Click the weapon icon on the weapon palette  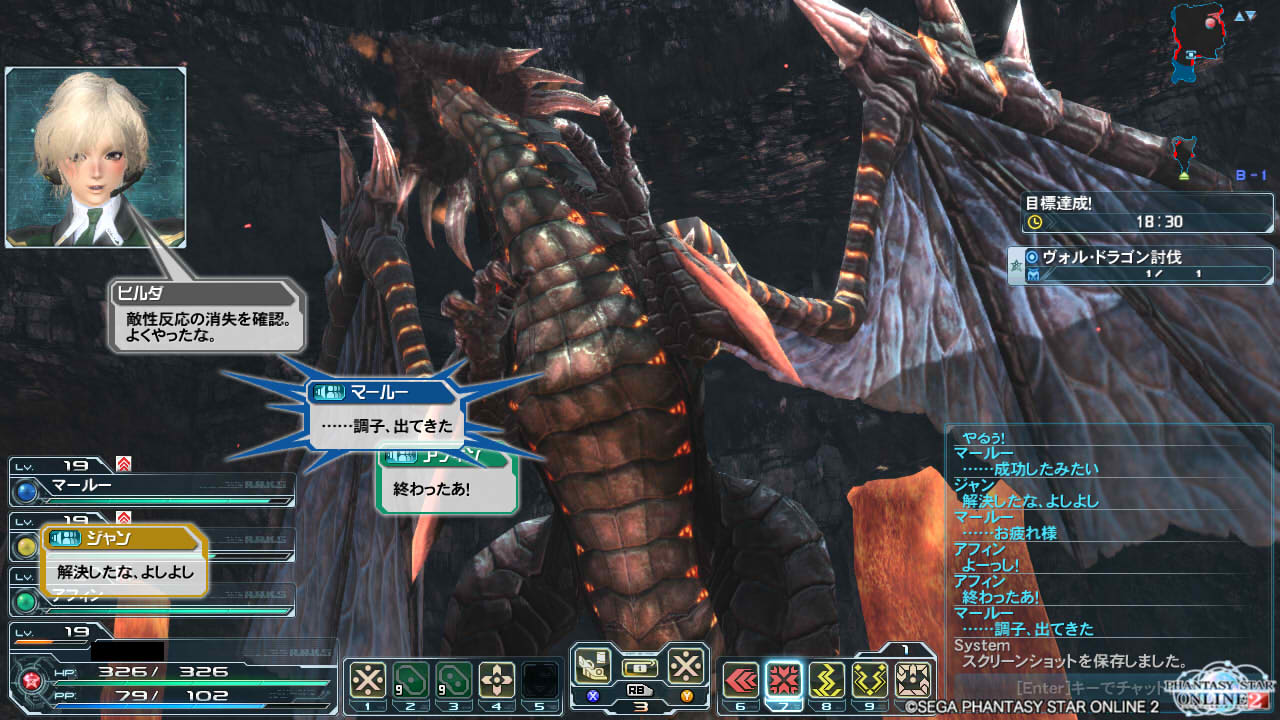[x=594, y=666]
